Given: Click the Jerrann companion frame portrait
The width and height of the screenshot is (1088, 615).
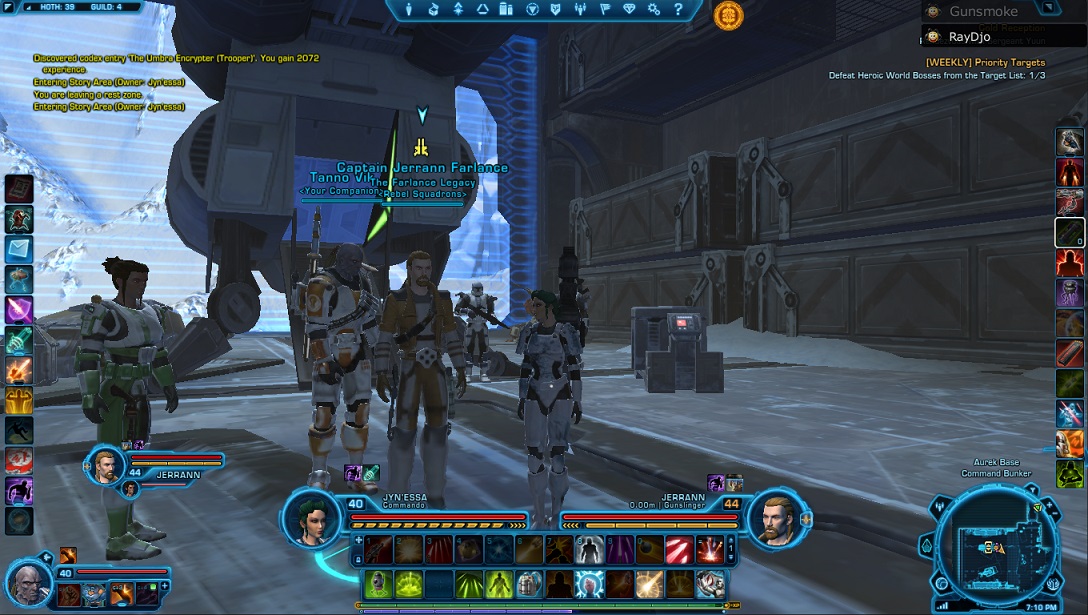Looking at the screenshot, I should click(x=106, y=465).
